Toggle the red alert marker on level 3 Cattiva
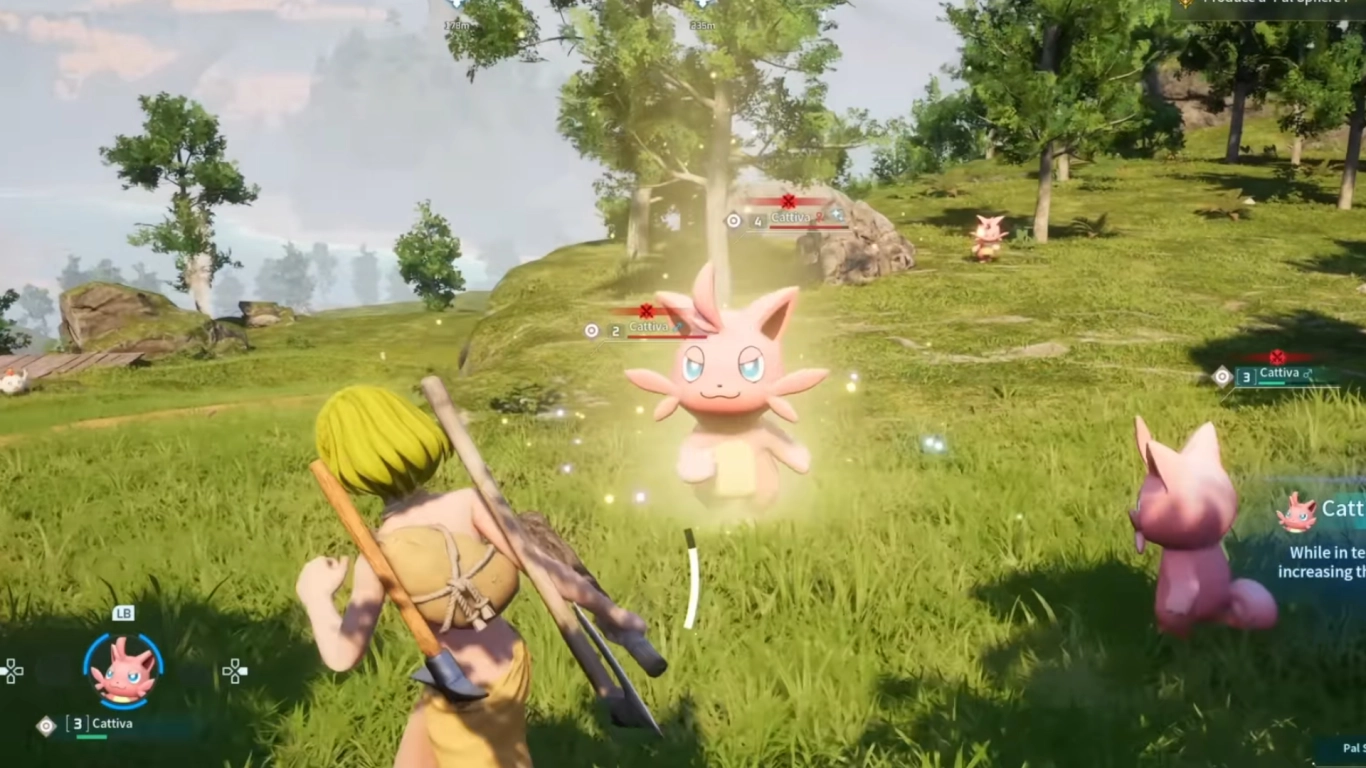The width and height of the screenshot is (1366, 768). pos(1277,357)
